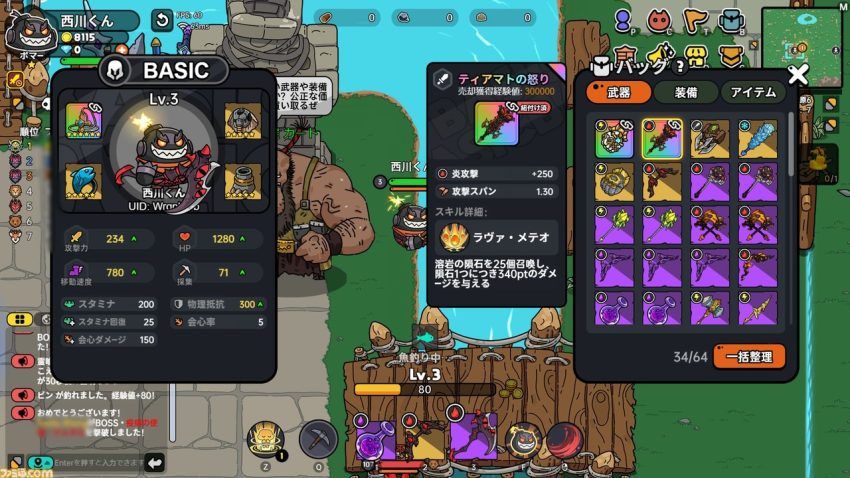This screenshot has width=850, height=478.
Task: Click the equipped helmet slot in BASIC panel
Action: coord(242,121)
